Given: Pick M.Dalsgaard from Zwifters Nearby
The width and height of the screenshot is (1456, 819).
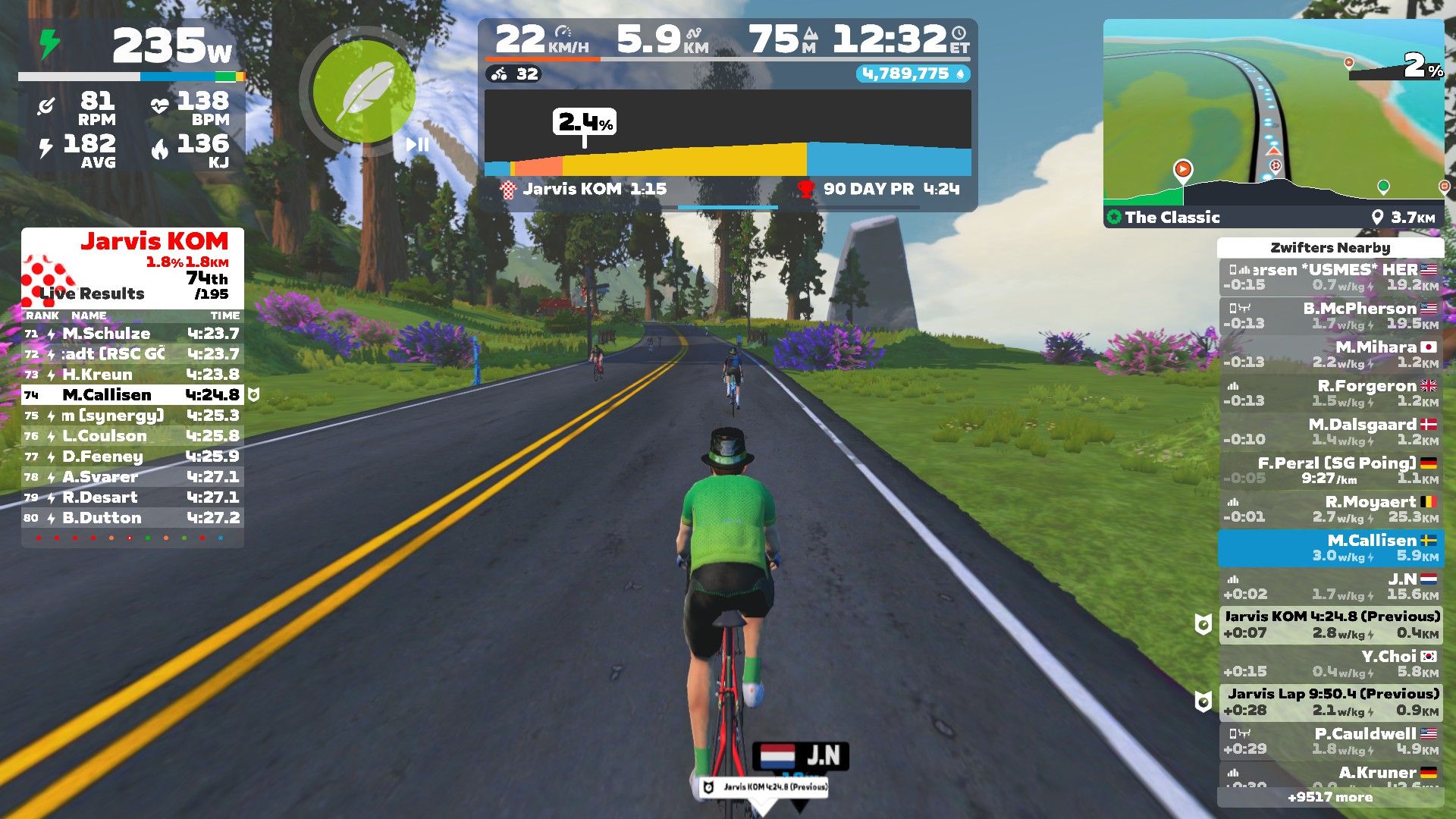Looking at the screenshot, I should click(x=1331, y=431).
